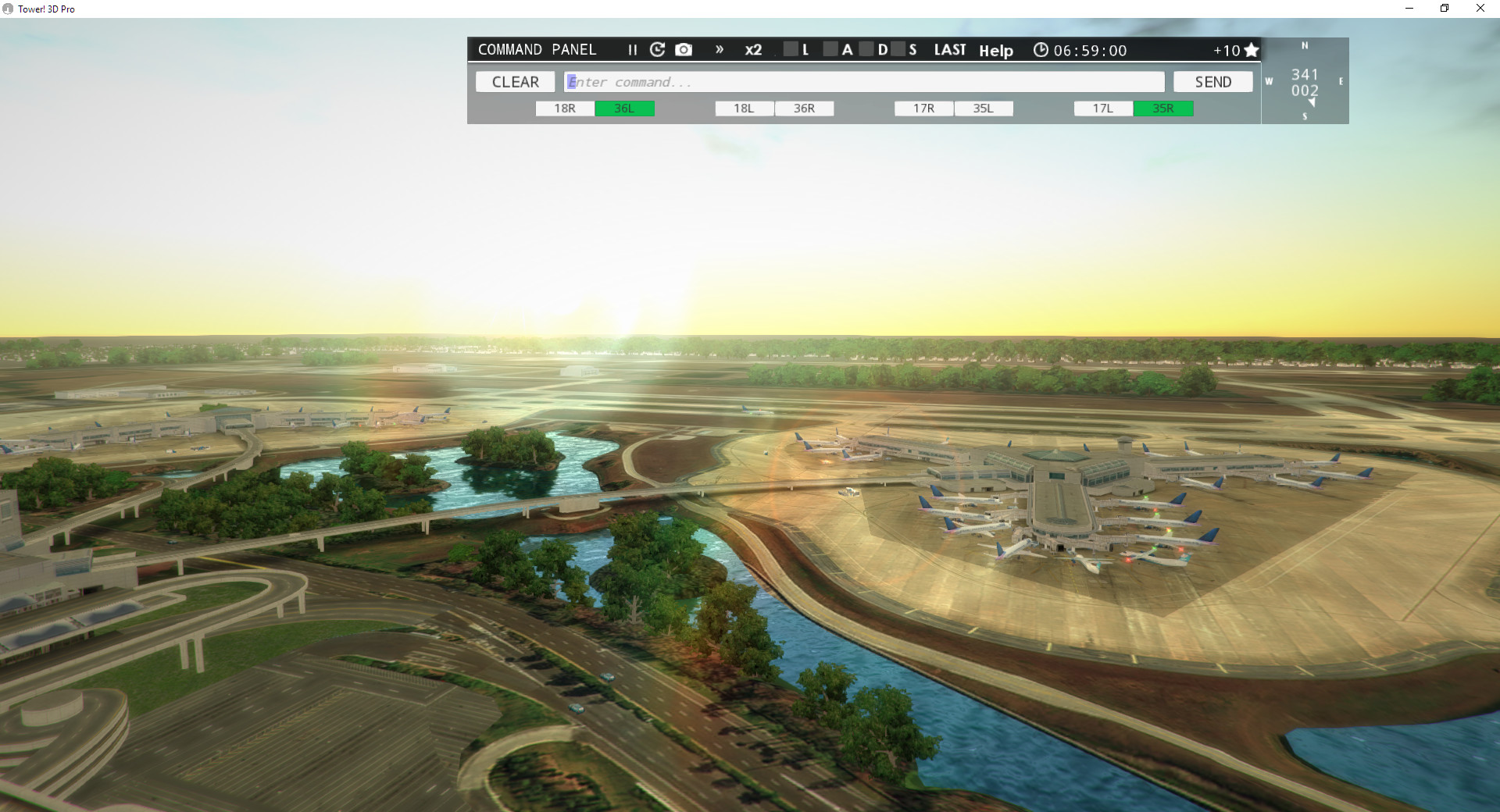The width and height of the screenshot is (1500, 812).
Task: Pause the simulation
Action: click(631, 49)
